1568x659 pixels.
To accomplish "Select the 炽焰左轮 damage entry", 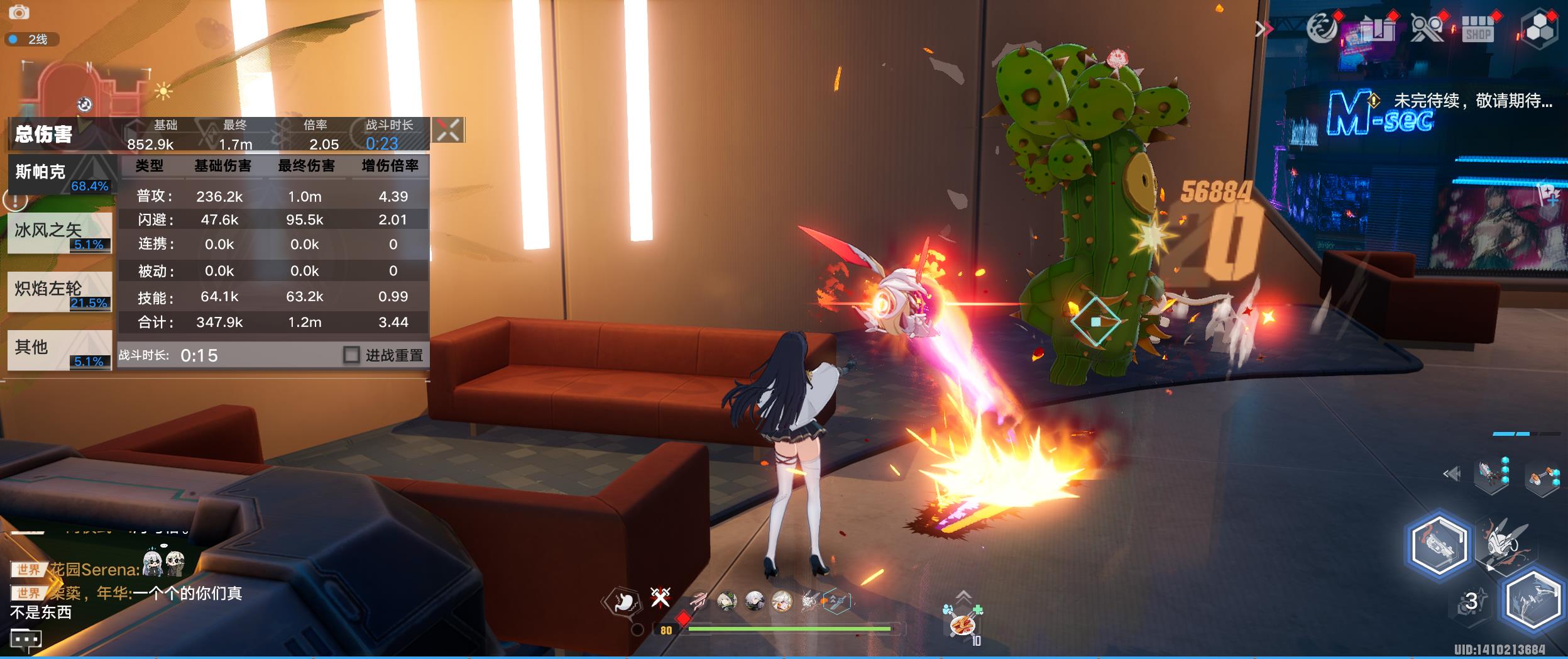I will click(60, 291).
